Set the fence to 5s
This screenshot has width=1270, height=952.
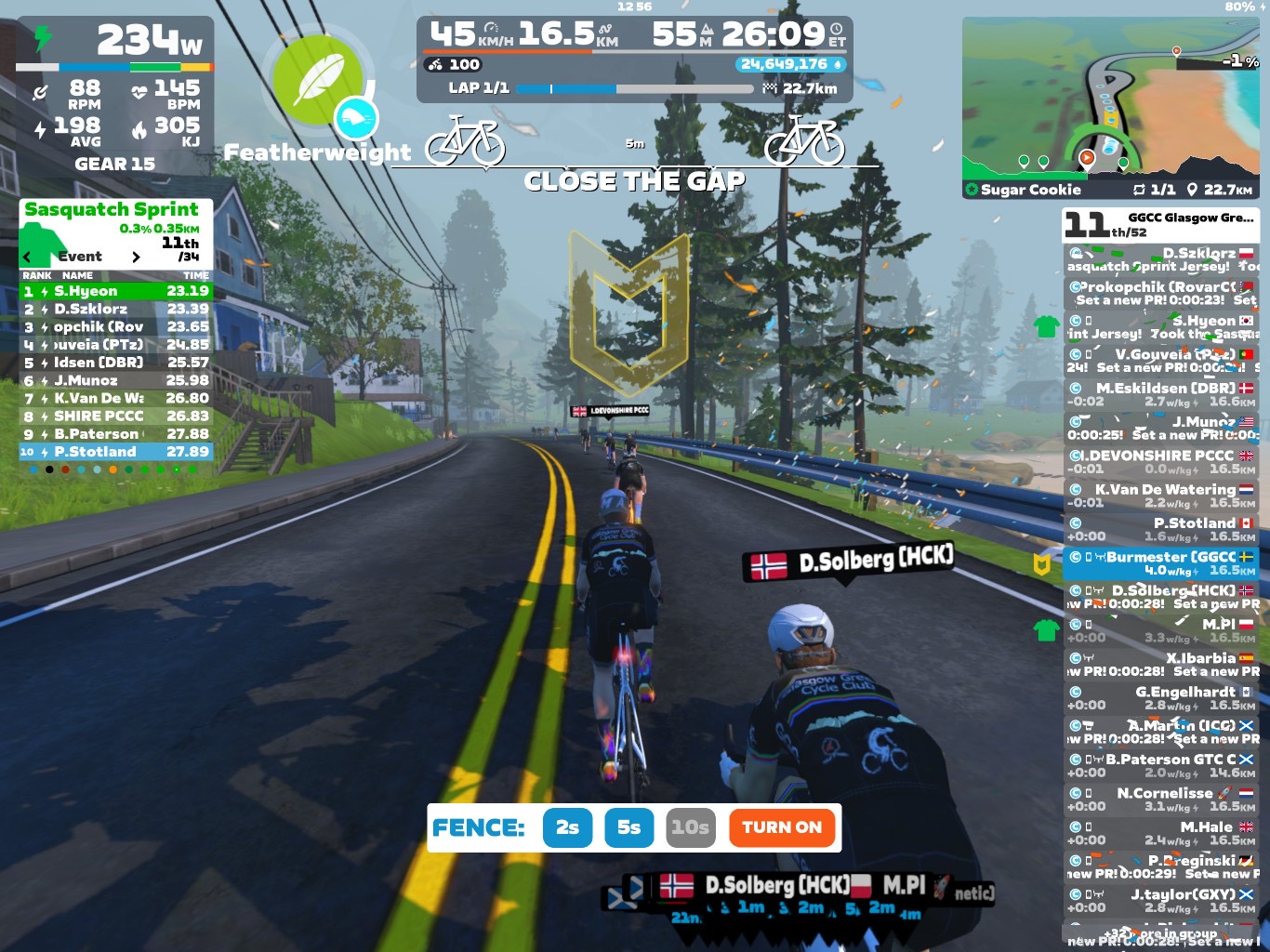coord(629,827)
